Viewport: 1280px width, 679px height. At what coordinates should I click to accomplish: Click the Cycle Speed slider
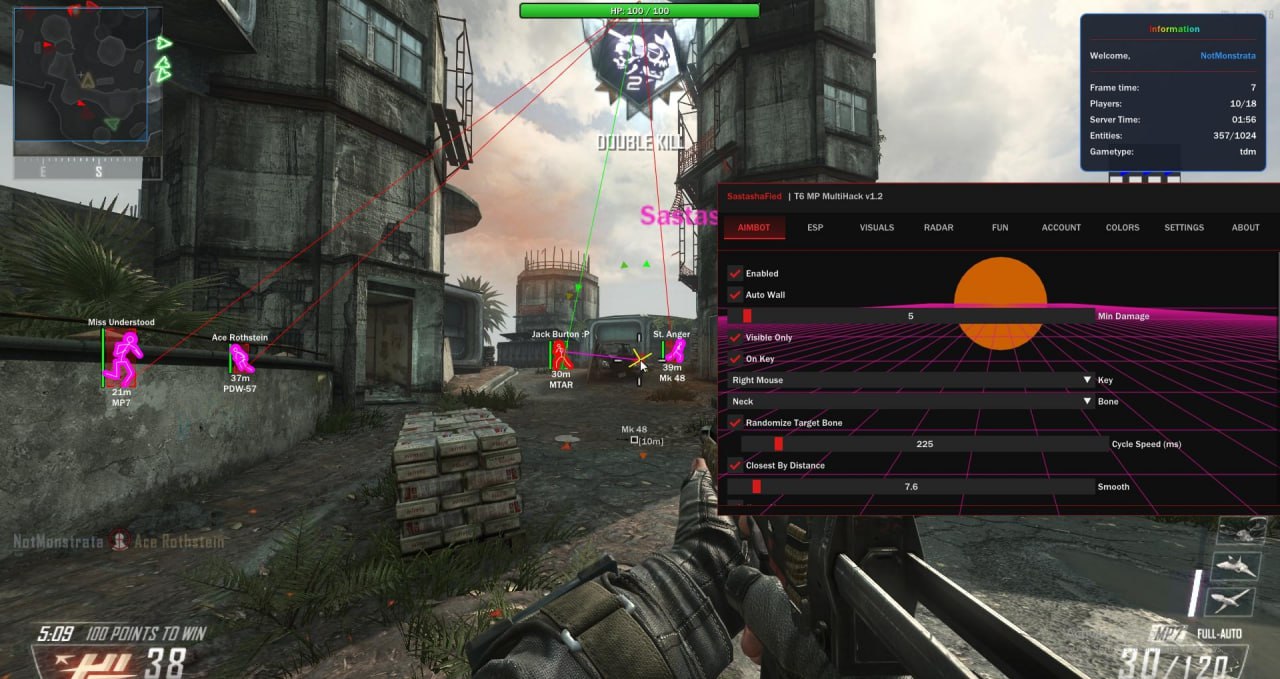pos(924,444)
